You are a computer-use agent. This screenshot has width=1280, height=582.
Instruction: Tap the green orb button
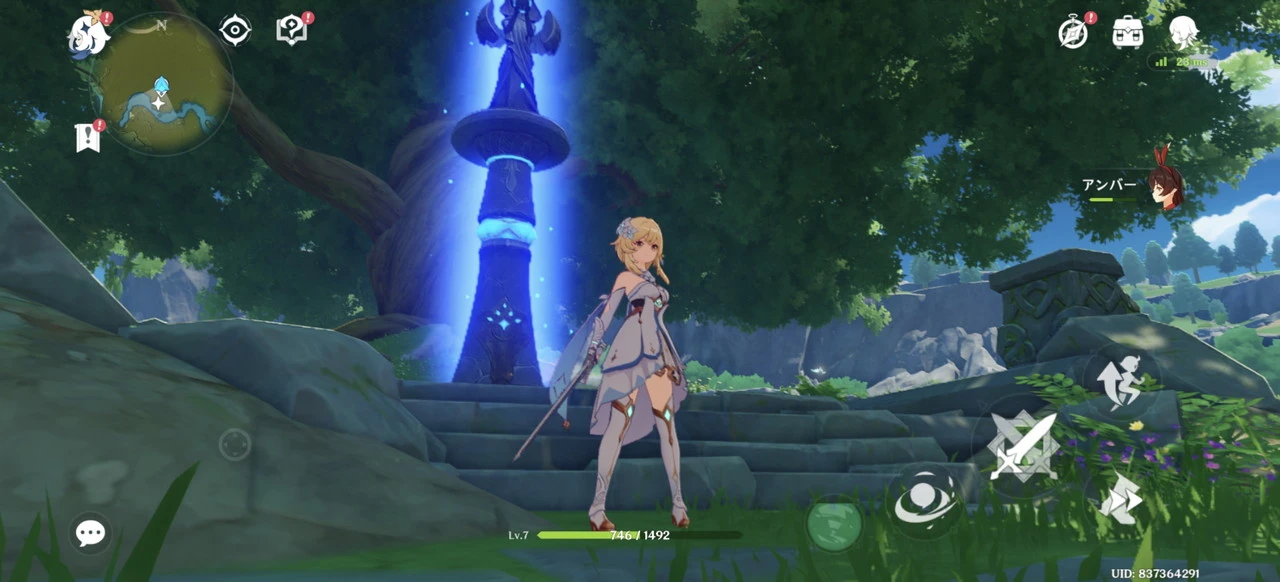pyautogui.click(x=834, y=524)
